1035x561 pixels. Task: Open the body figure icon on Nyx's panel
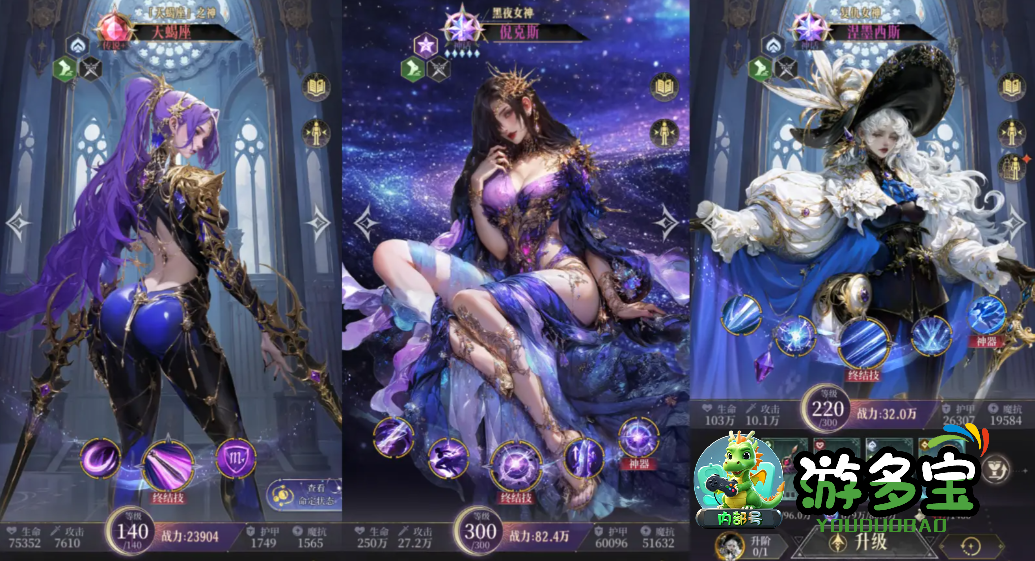[663, 133]
